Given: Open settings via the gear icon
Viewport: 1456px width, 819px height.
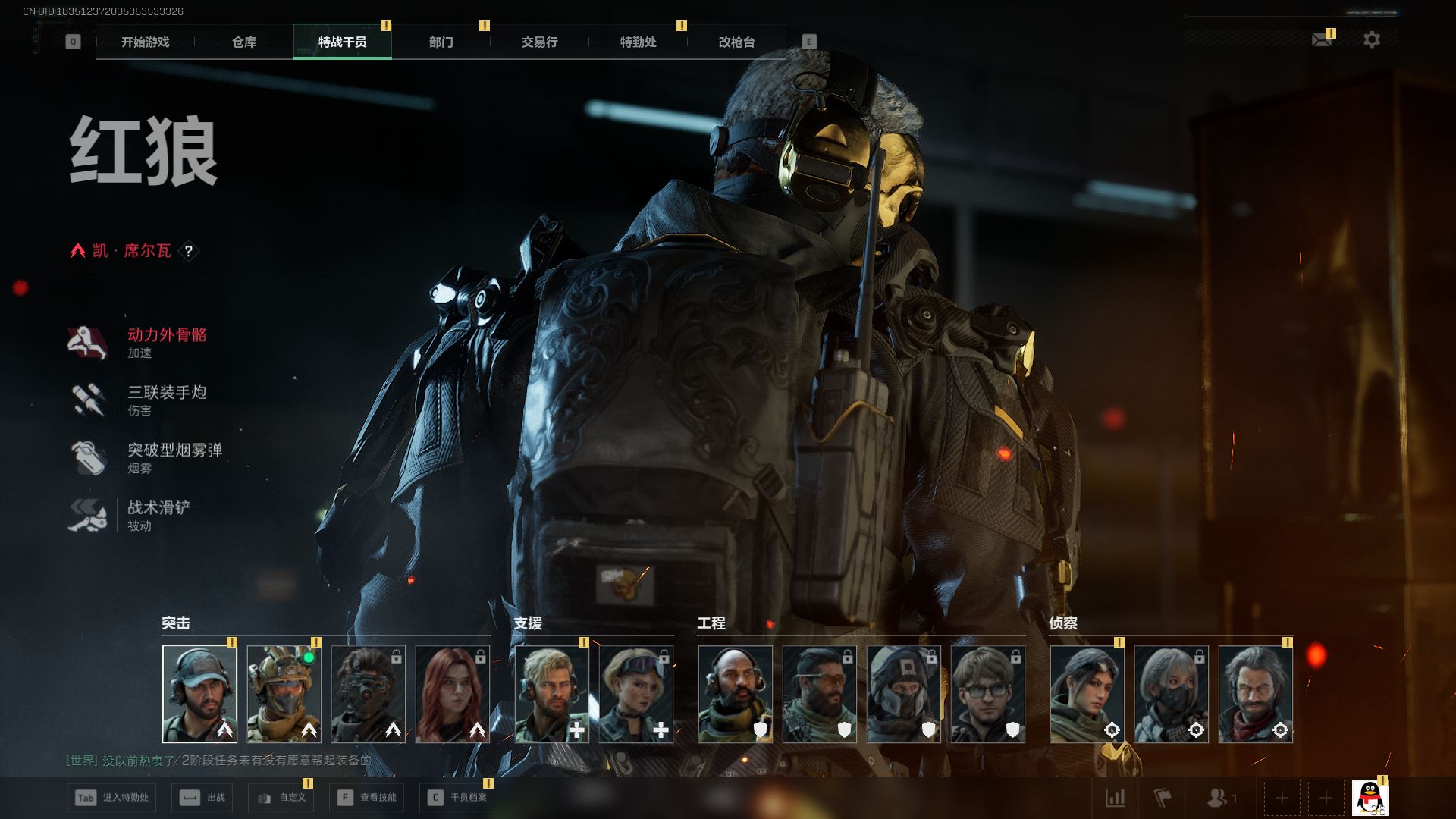Looking at the screenshot, I should (x=1372, y=39).
